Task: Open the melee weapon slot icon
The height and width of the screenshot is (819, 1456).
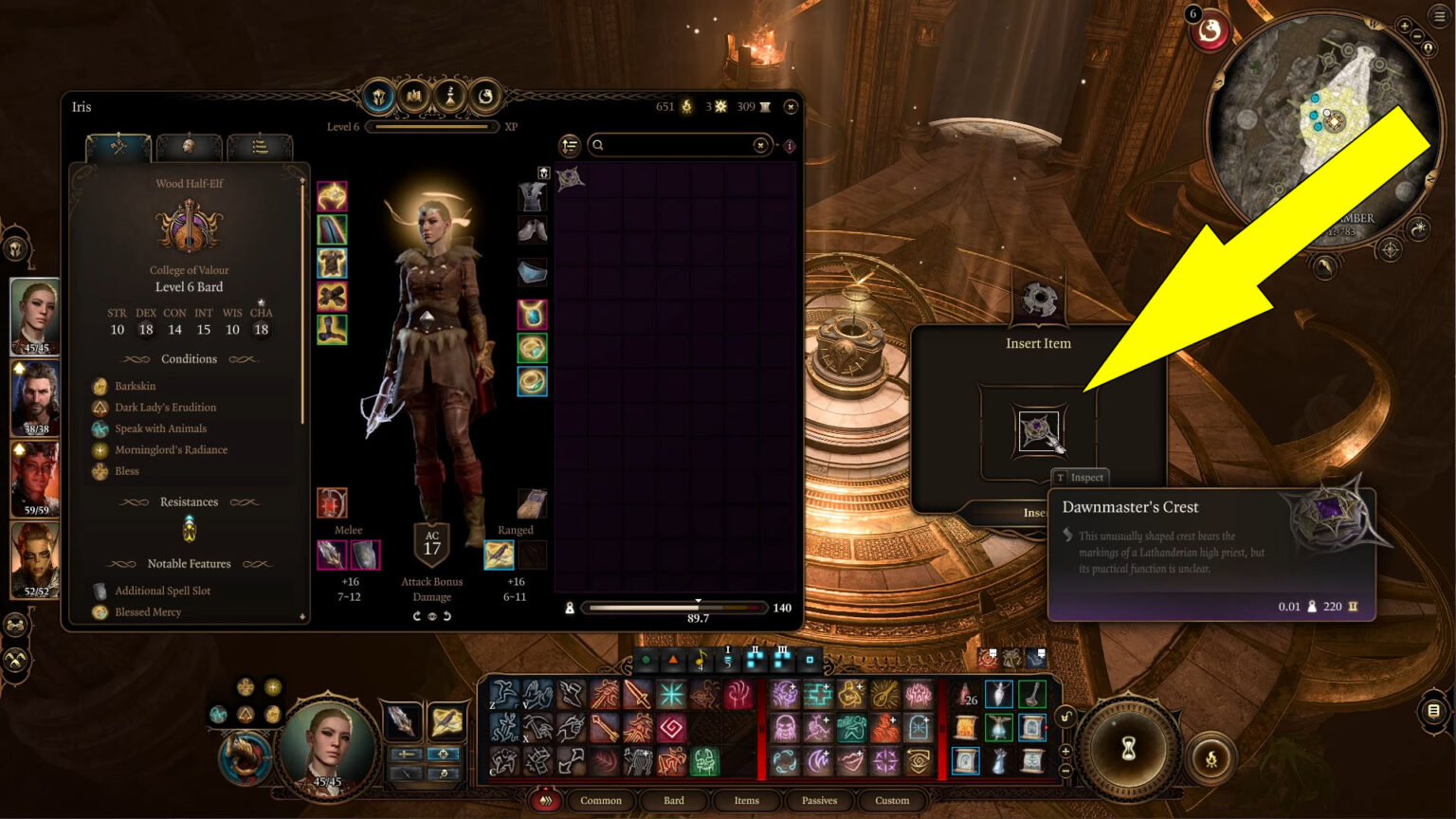Action: click(332, 555)
